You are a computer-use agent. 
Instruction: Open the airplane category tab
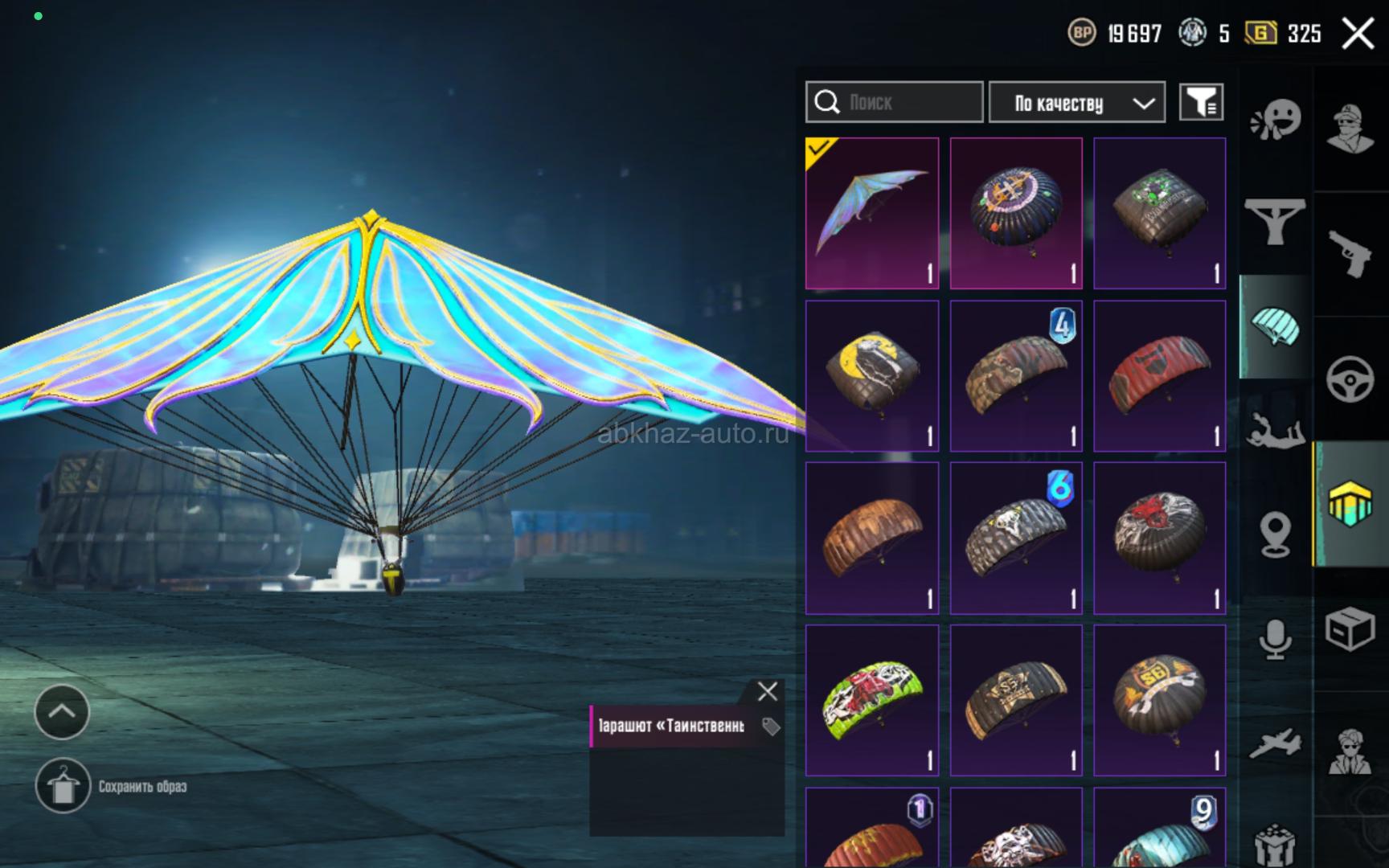click(x=1276, y=743)
